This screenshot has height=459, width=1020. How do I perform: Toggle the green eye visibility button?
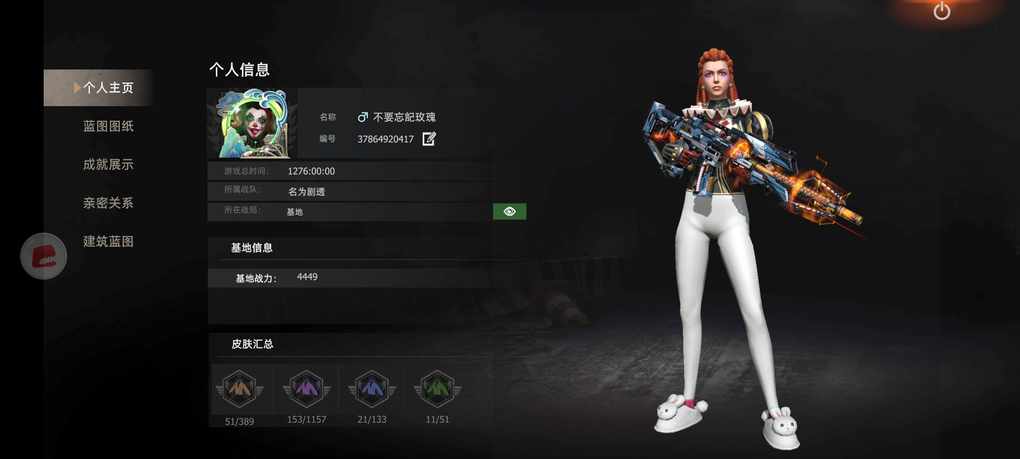tap(509, 211)
